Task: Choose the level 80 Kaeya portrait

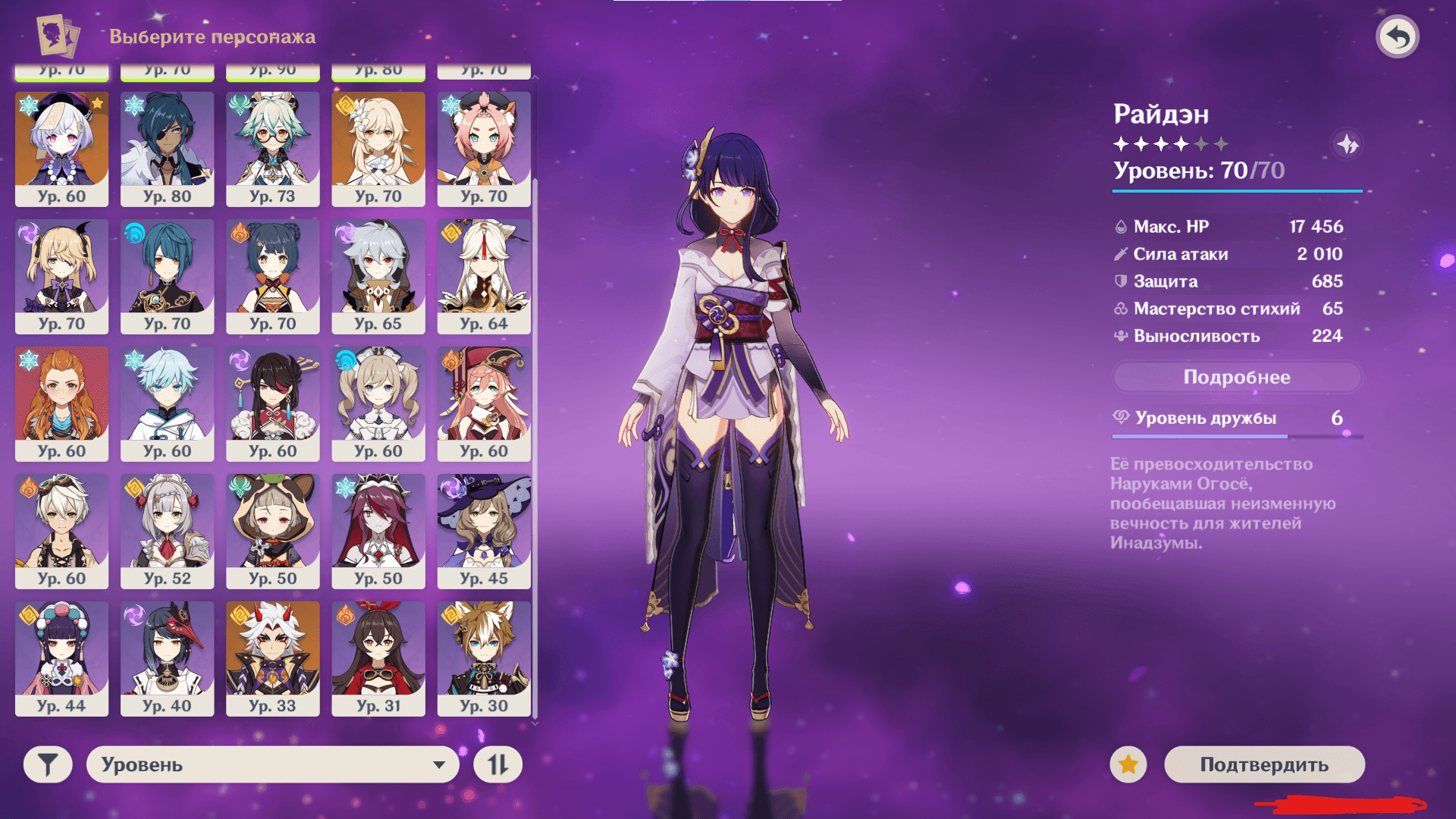Action: [168, 149]
